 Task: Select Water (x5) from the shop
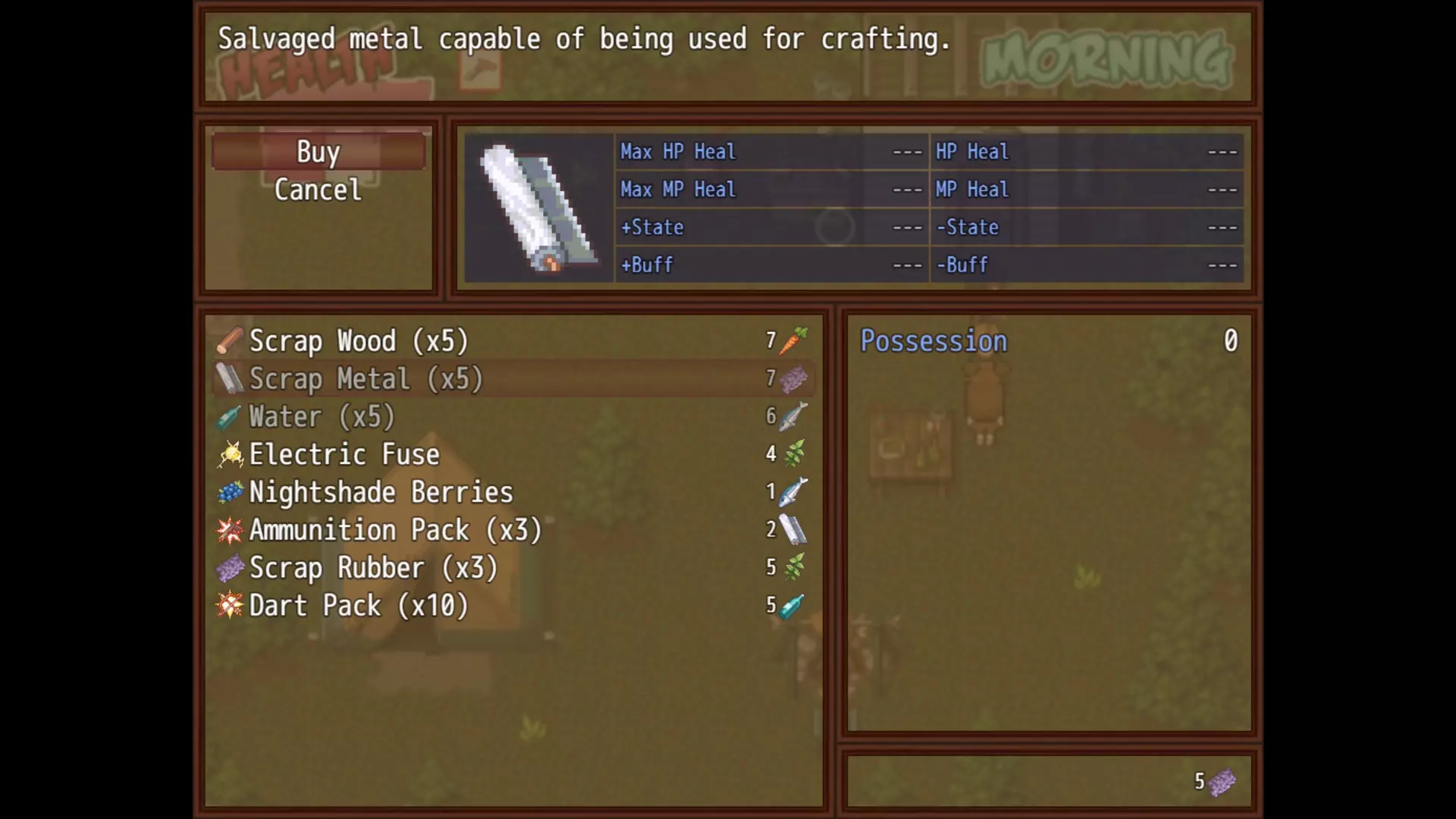(x=322, y=417)
